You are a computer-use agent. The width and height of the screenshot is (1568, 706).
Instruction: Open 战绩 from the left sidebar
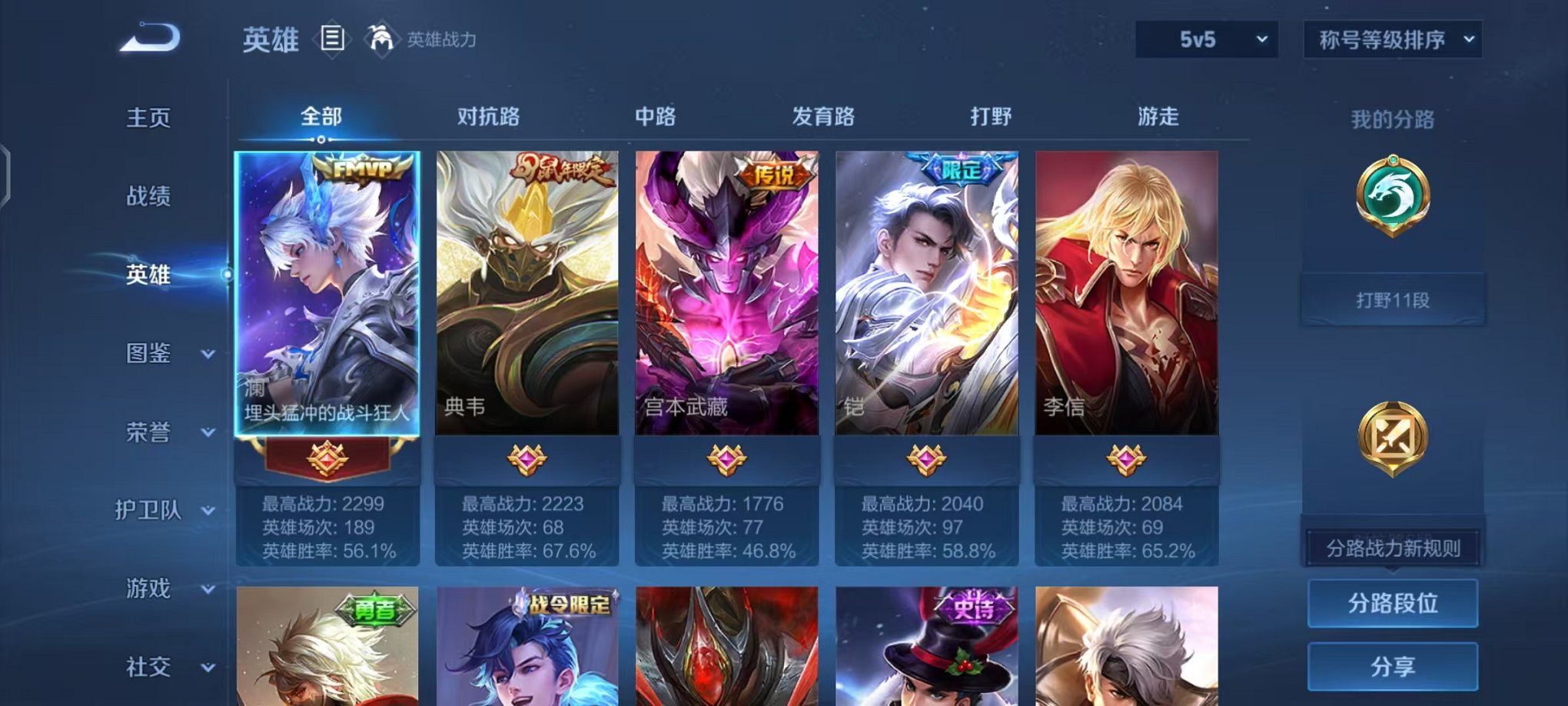148,197
